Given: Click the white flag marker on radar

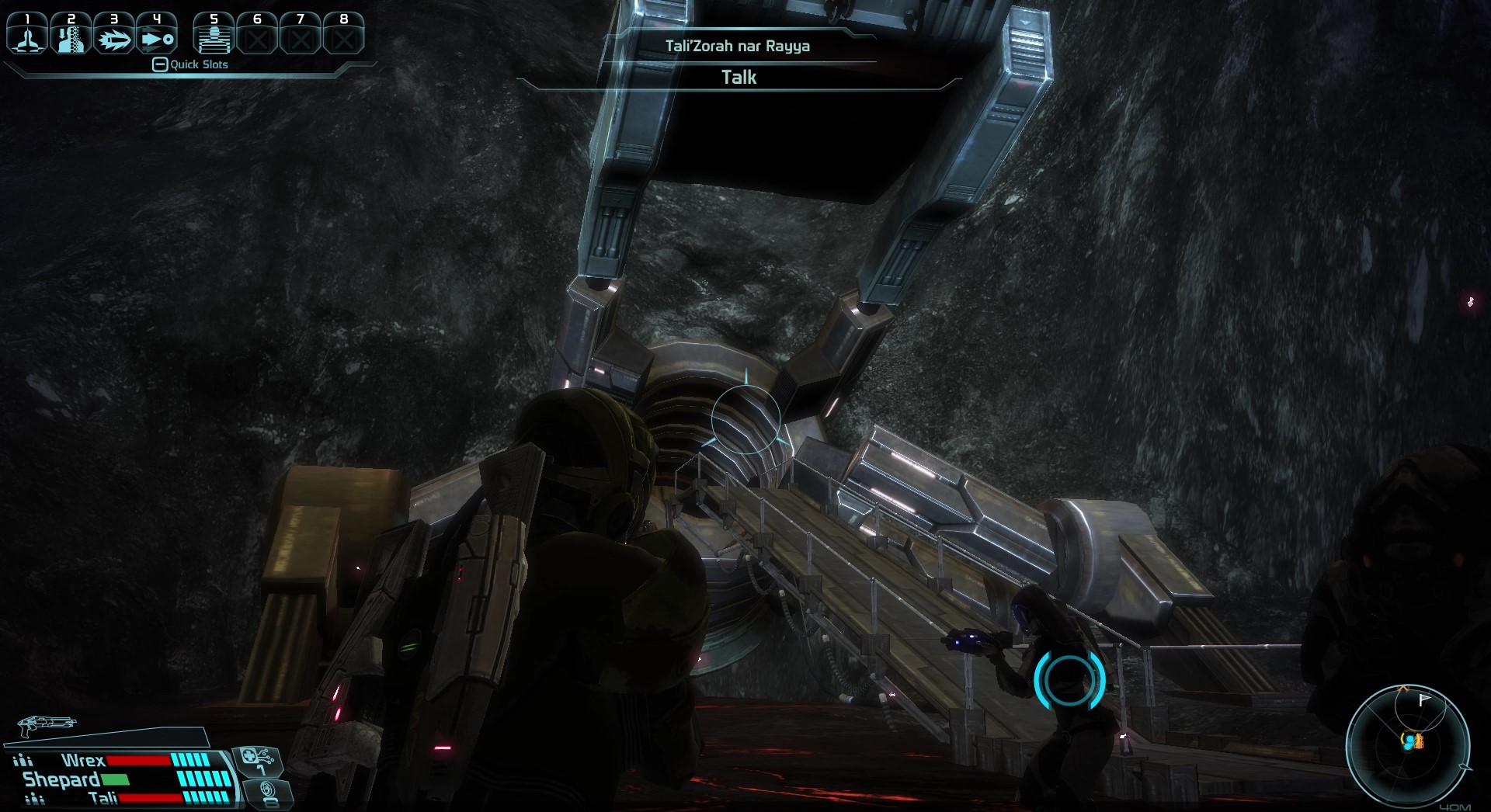Looking at the screenshot, I should pos(1424,699).
